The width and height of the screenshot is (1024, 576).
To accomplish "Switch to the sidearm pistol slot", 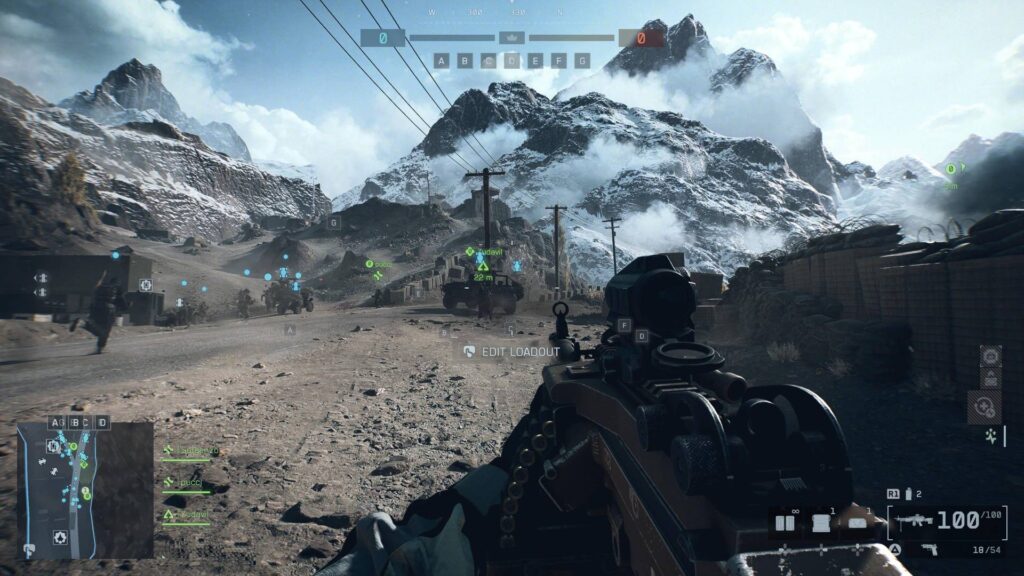I will [x=946, y=549].
